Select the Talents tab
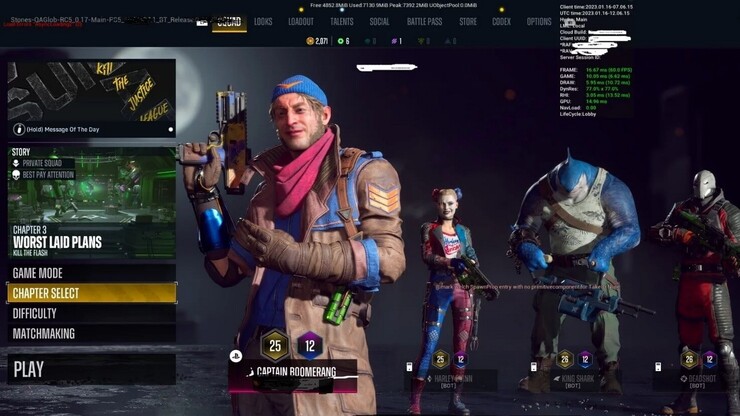Viewport: 740px width, 416px height. [341, 21]
